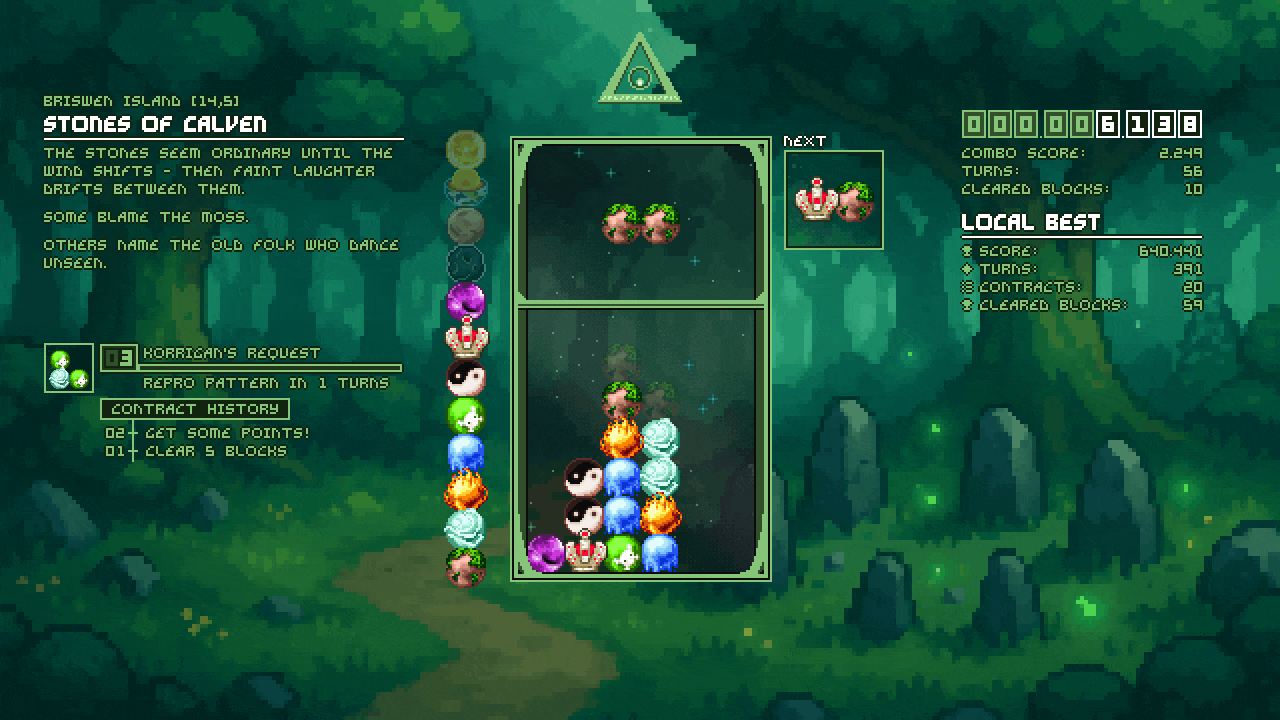The width and height of the screenshot is (1280, 720).
Task: Click the Clear 5 Blocks history entry
Action: pyautogui.click(x=216, y=451)
